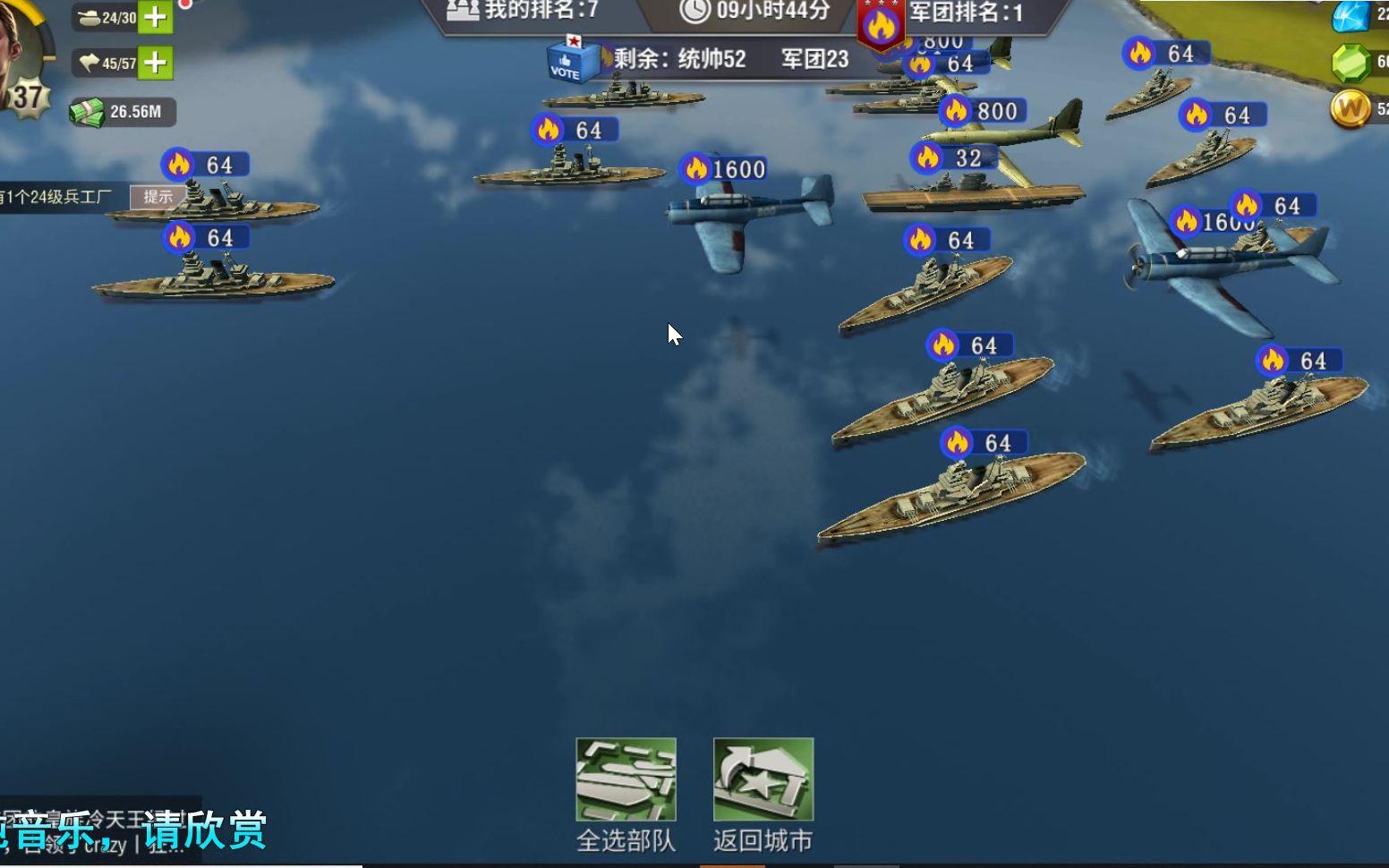Image resolution: width=1389 pixels, height=868 pixels.
Task: Open the green gem currency
Action: [x=1351, y=63]
